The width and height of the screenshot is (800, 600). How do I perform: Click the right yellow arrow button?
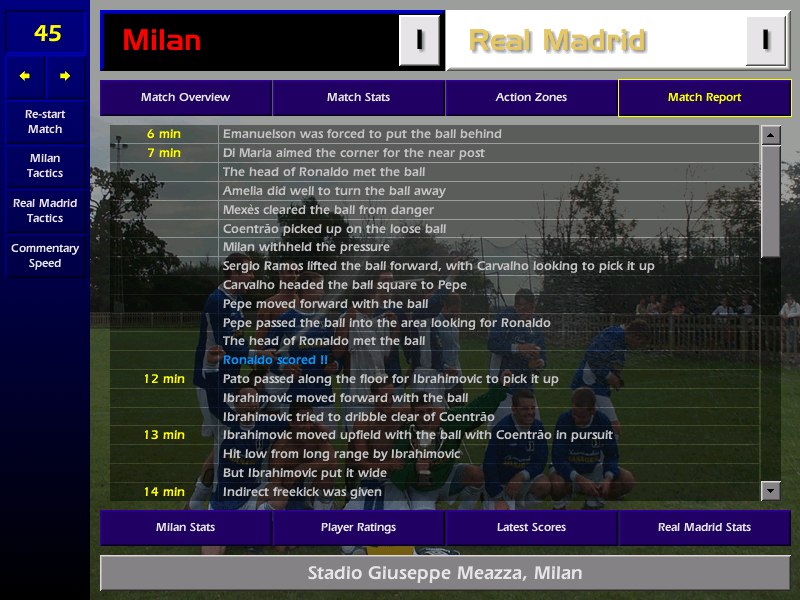(65, 76)
